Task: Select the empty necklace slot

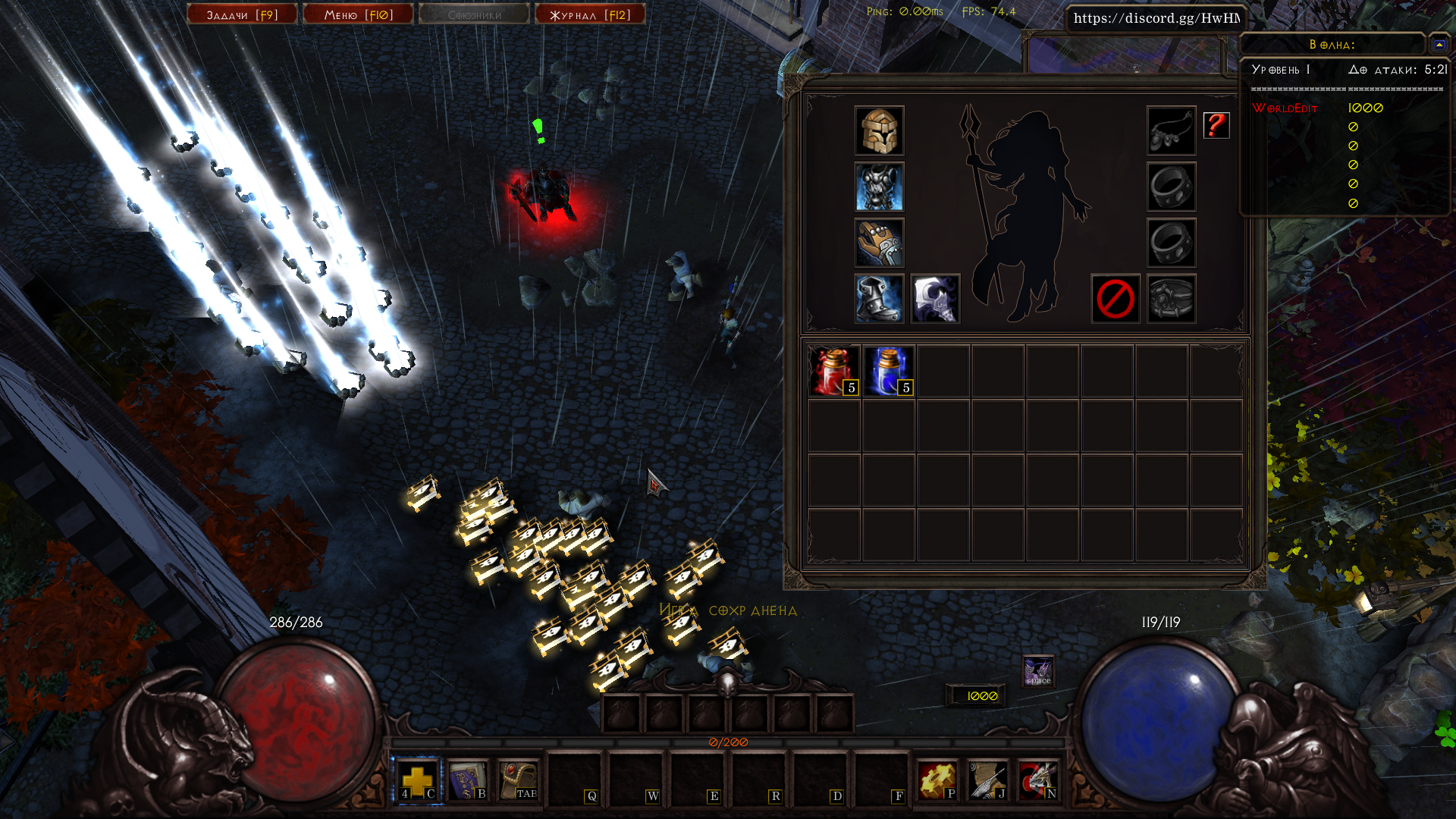Action: [x=1171, y=131]
